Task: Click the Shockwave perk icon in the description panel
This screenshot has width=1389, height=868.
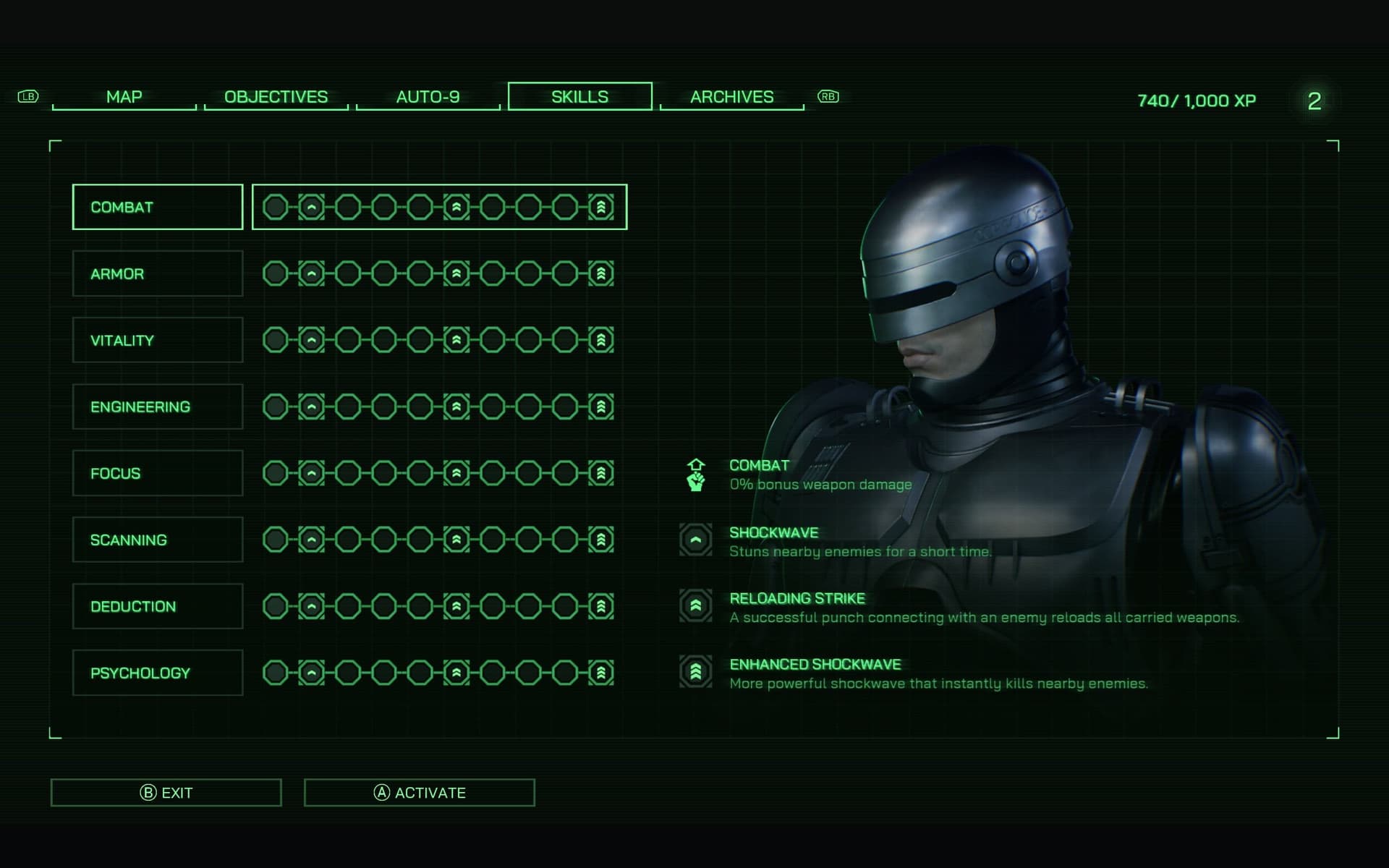Action: pyautogui.click(x=695, y=540)
